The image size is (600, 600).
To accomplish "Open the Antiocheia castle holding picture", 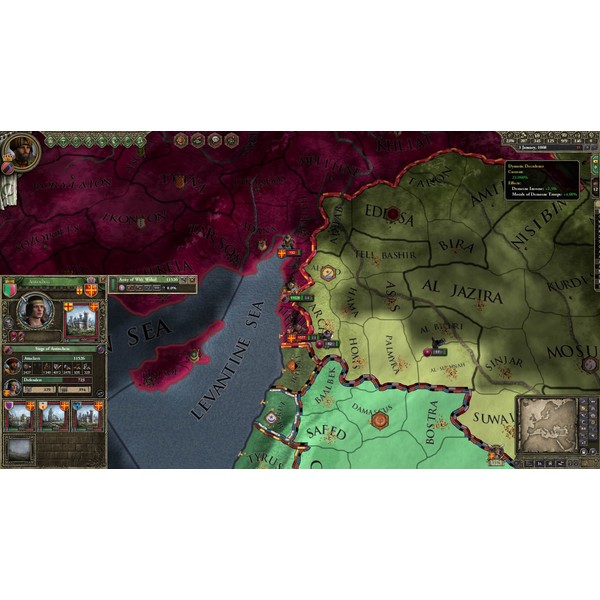I will pos(82,320).
